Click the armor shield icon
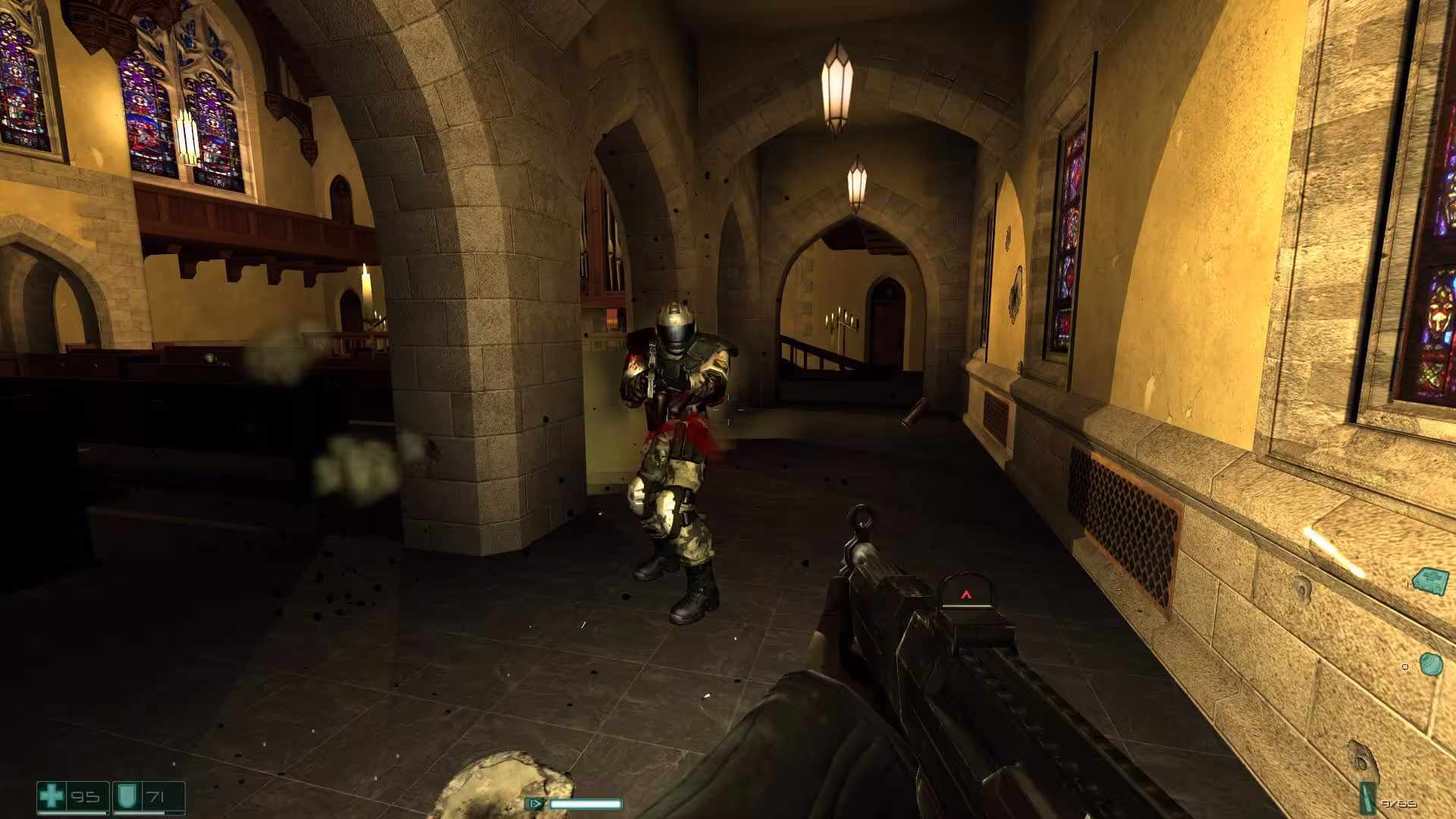 click(x=126, y=797)
